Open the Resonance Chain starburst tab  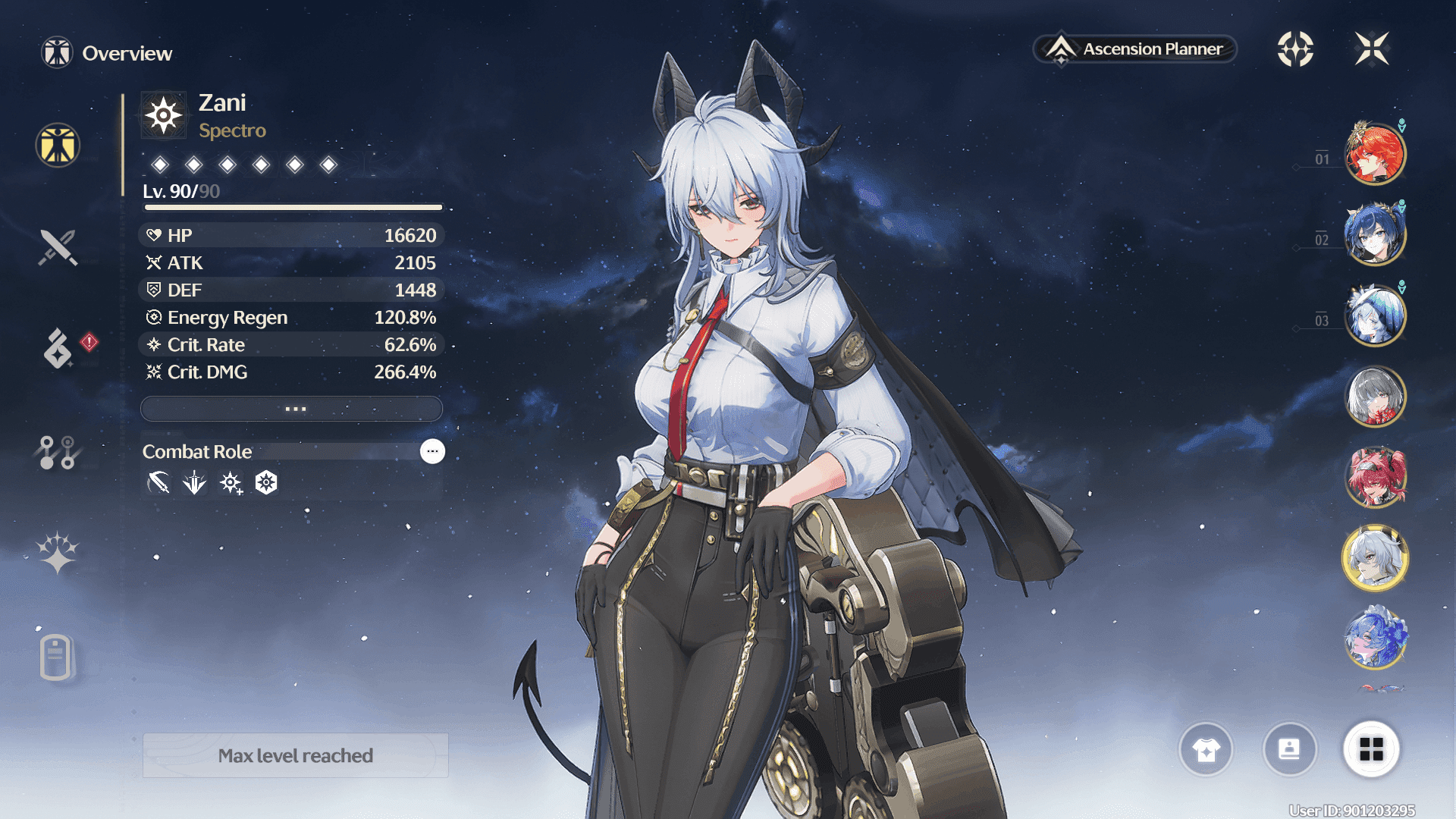[x=58, y=553]
